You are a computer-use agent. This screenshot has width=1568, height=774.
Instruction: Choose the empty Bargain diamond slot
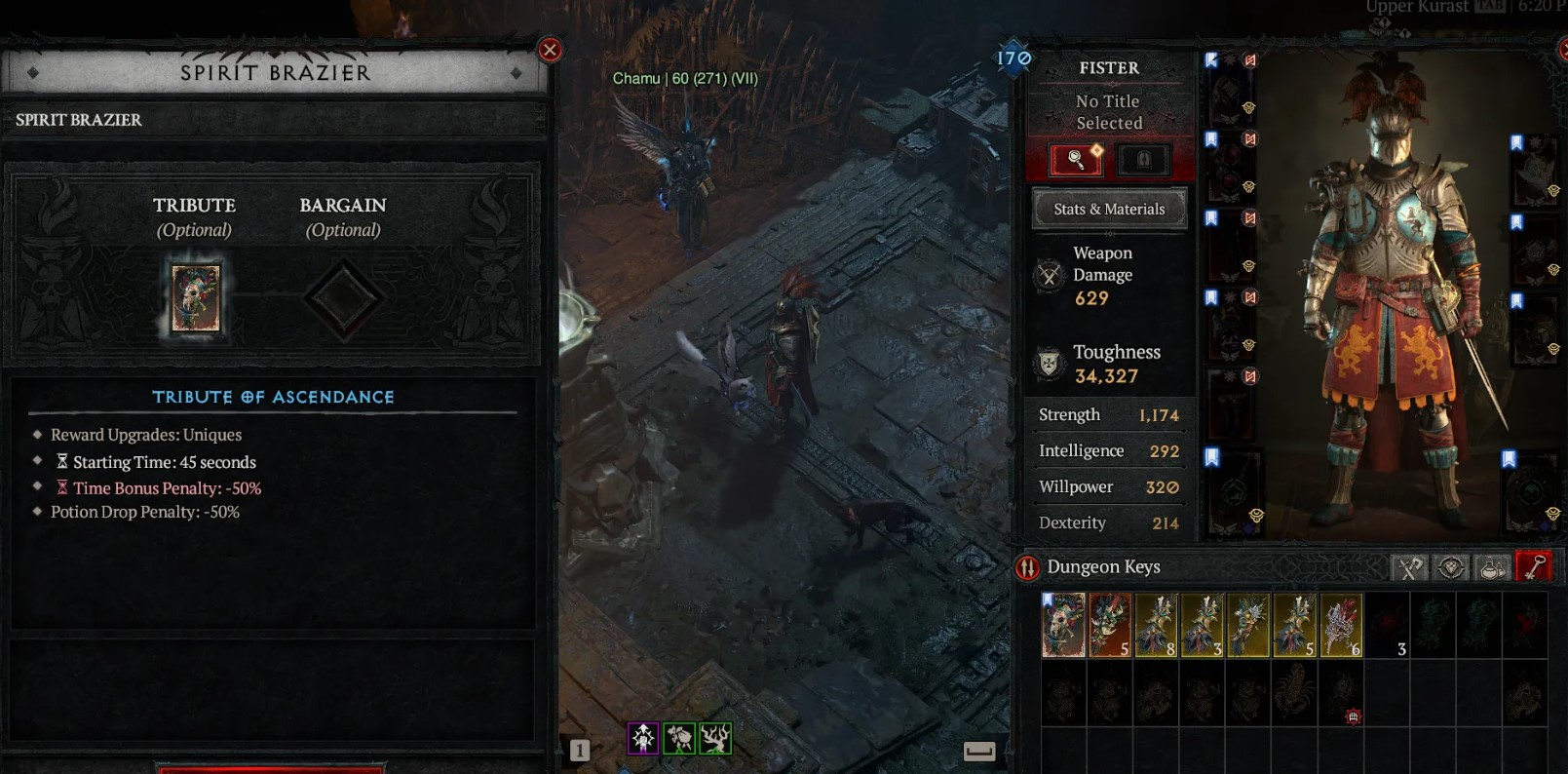point(343,298)
